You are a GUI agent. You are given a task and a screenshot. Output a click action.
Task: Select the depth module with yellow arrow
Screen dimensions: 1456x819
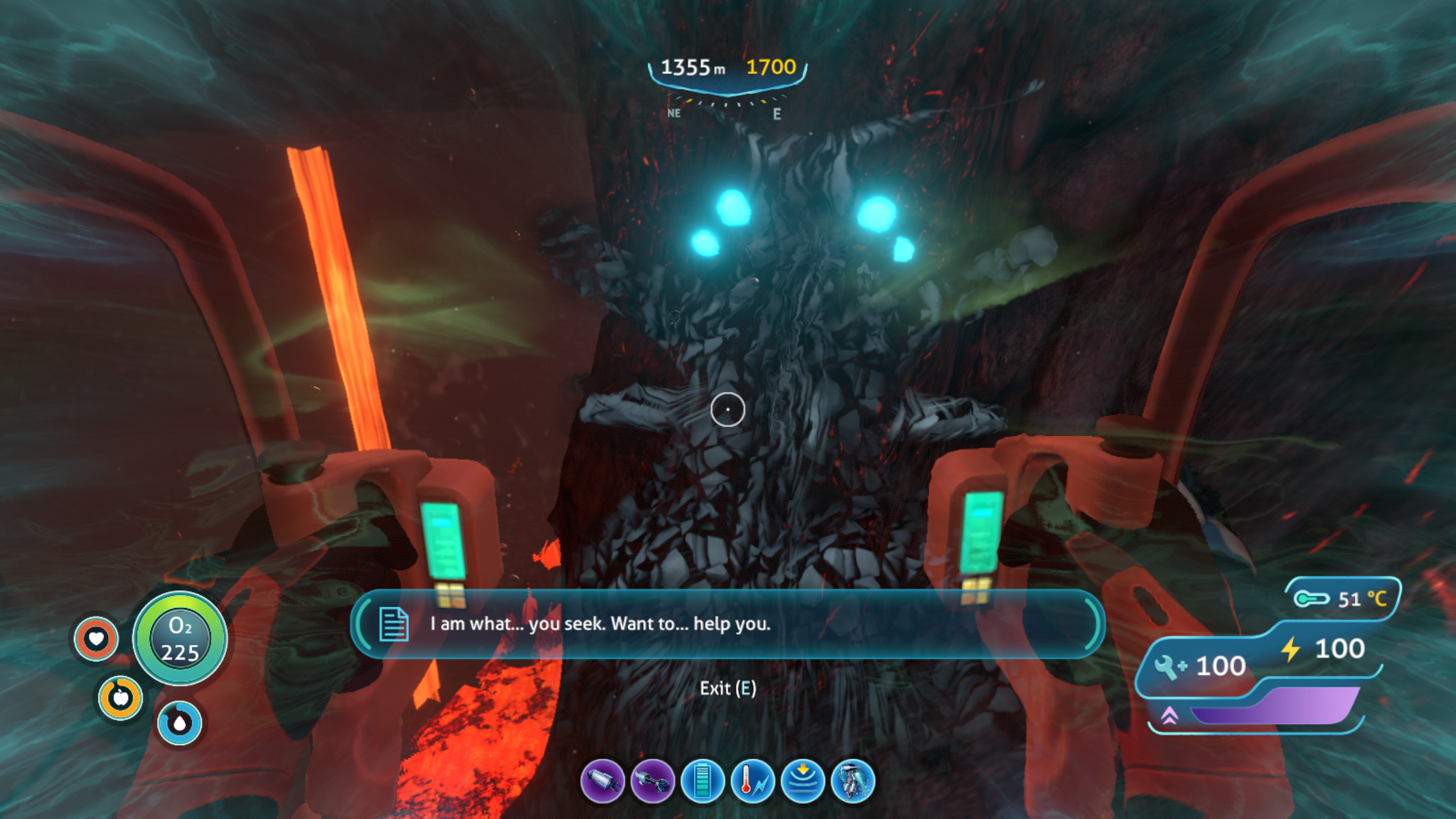point(803,781)
